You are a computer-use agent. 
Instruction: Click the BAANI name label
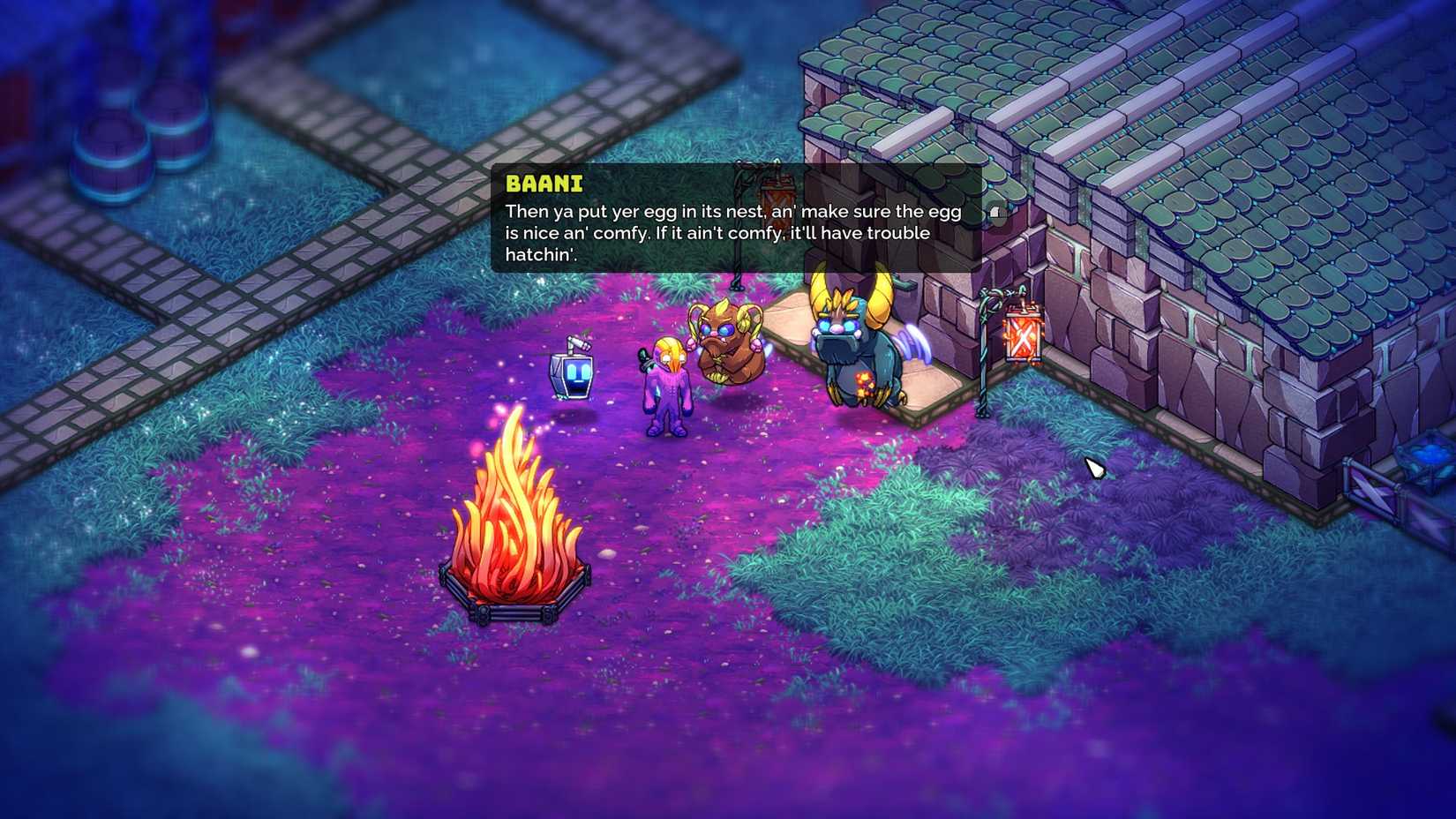point(544,184)
